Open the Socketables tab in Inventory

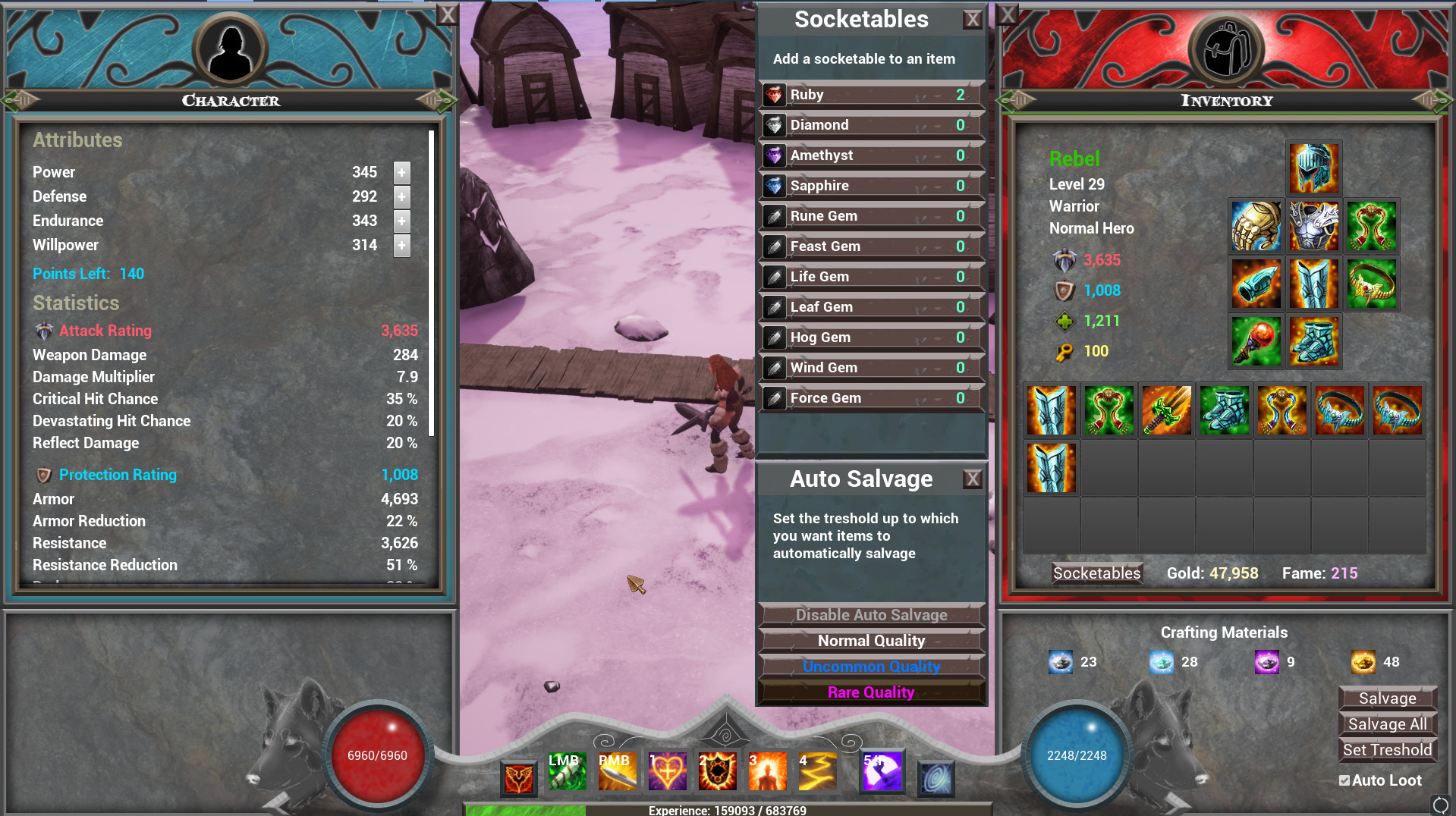1096,573
